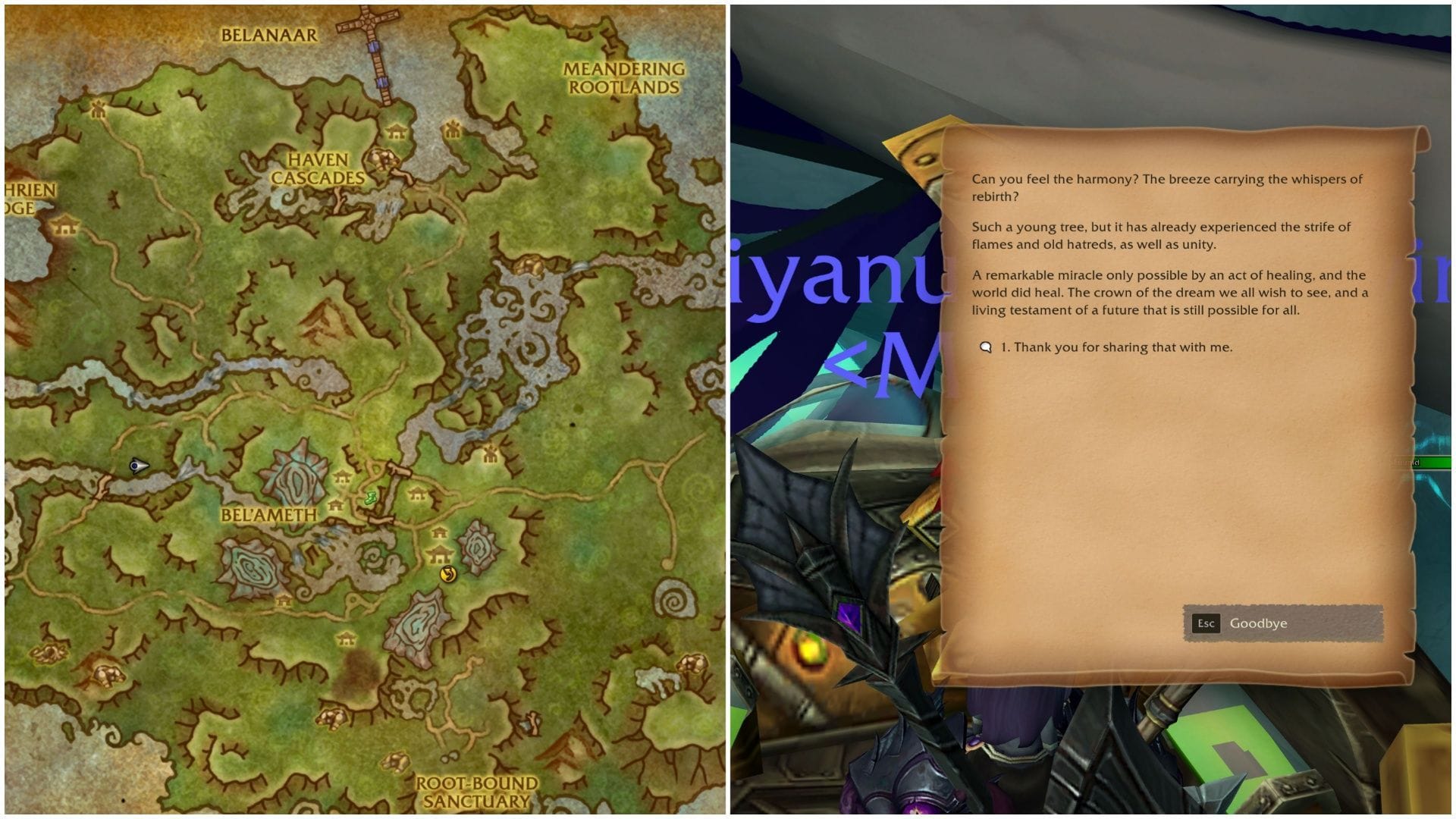Select the yellow swirl quest marker south of Bel'ameth
1456x819 pixels.
(448, 576)
